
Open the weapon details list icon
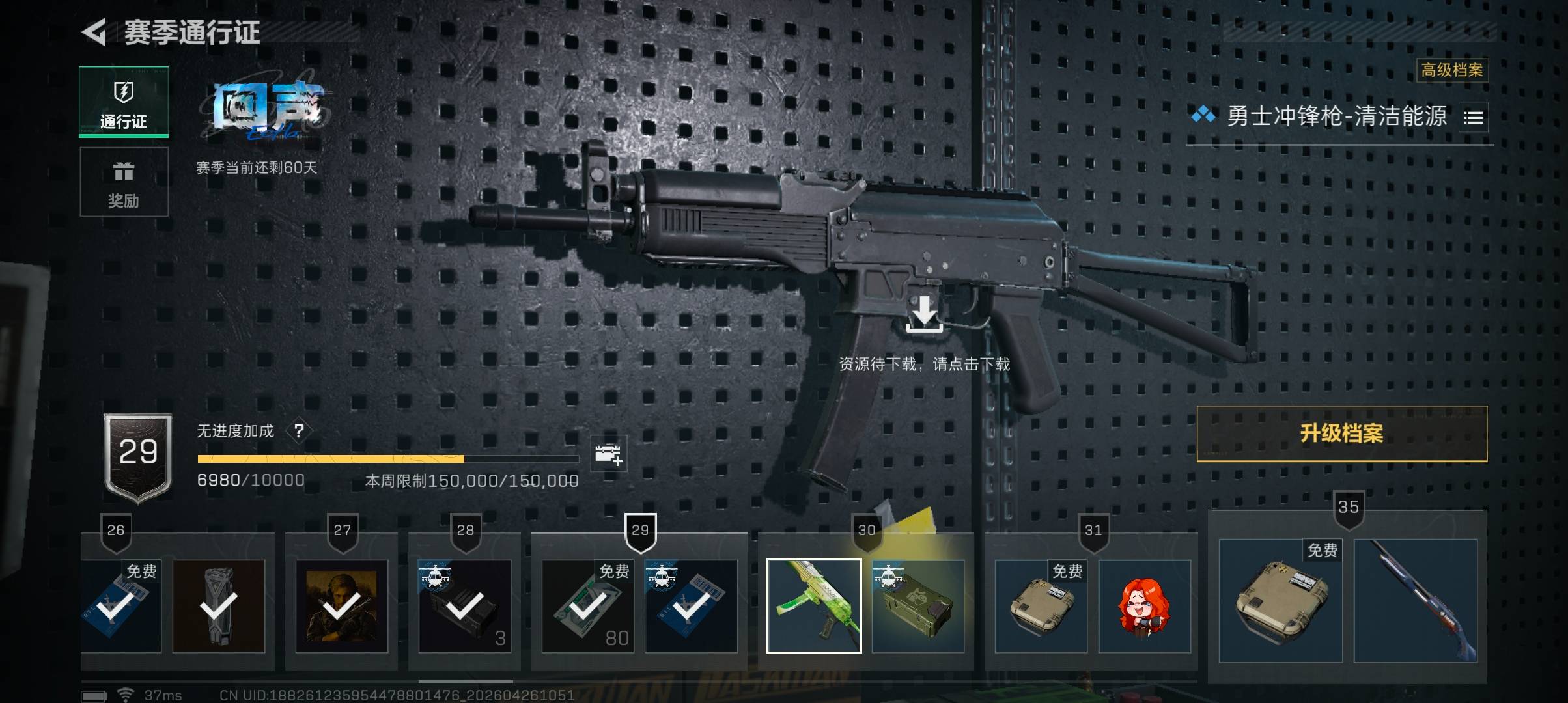pyautogui.click(x=1473, y=118)
